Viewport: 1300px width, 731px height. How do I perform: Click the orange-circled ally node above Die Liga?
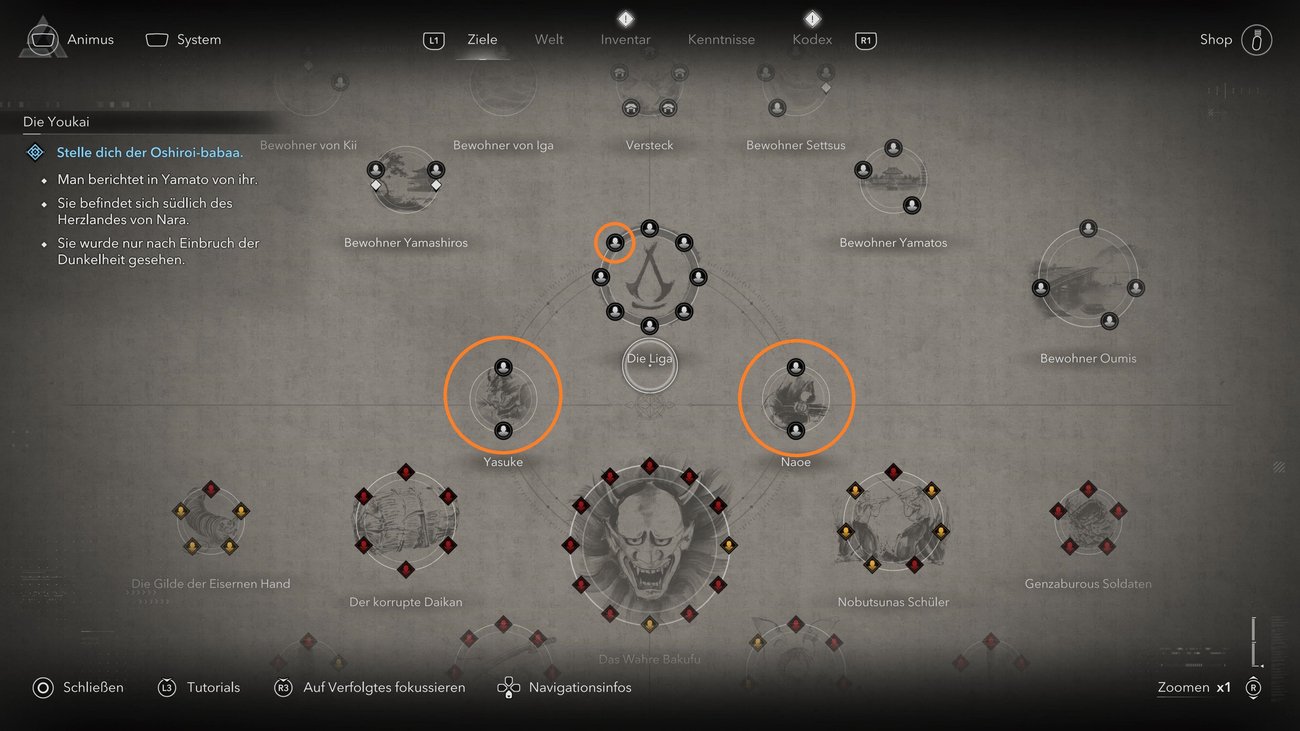[614, 242]
